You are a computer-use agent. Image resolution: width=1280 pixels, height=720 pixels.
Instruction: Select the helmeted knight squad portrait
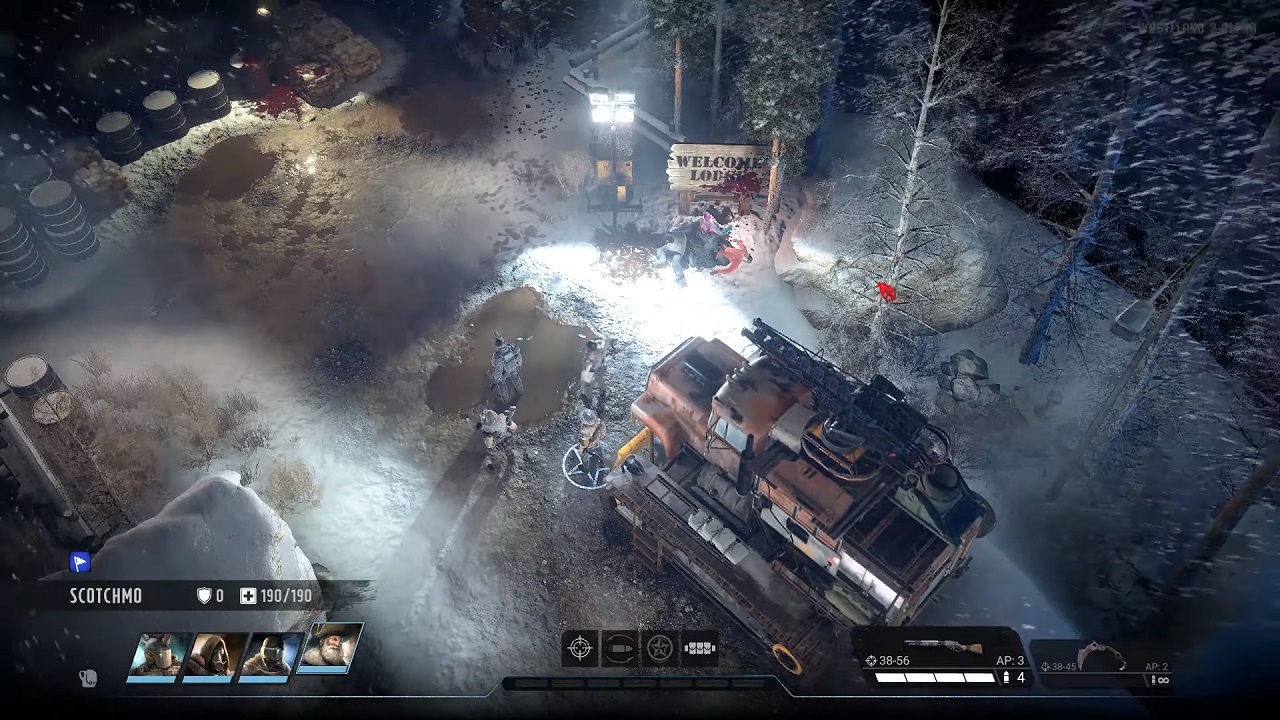pos(158,656)
